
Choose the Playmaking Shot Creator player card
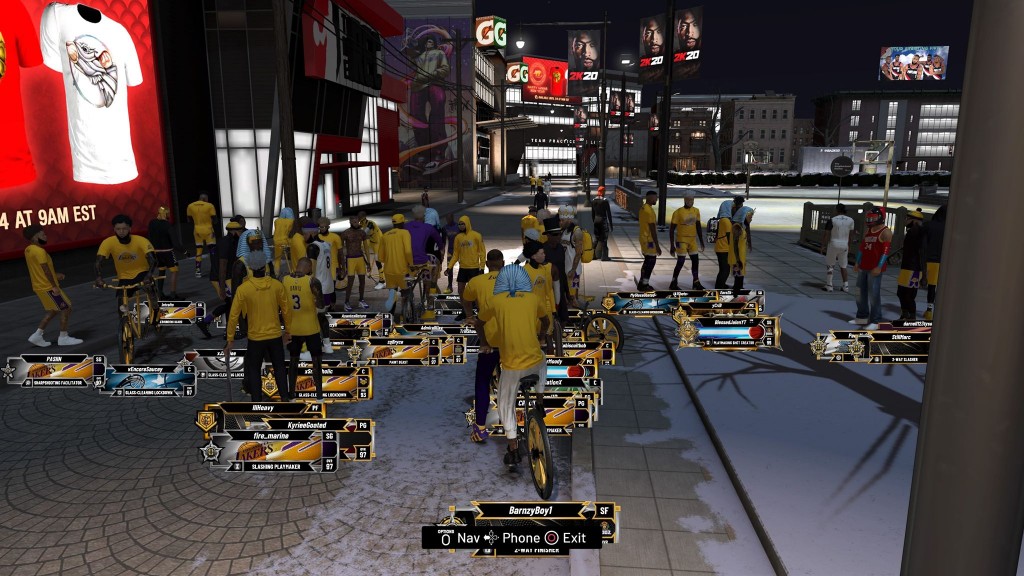[729, 332]
